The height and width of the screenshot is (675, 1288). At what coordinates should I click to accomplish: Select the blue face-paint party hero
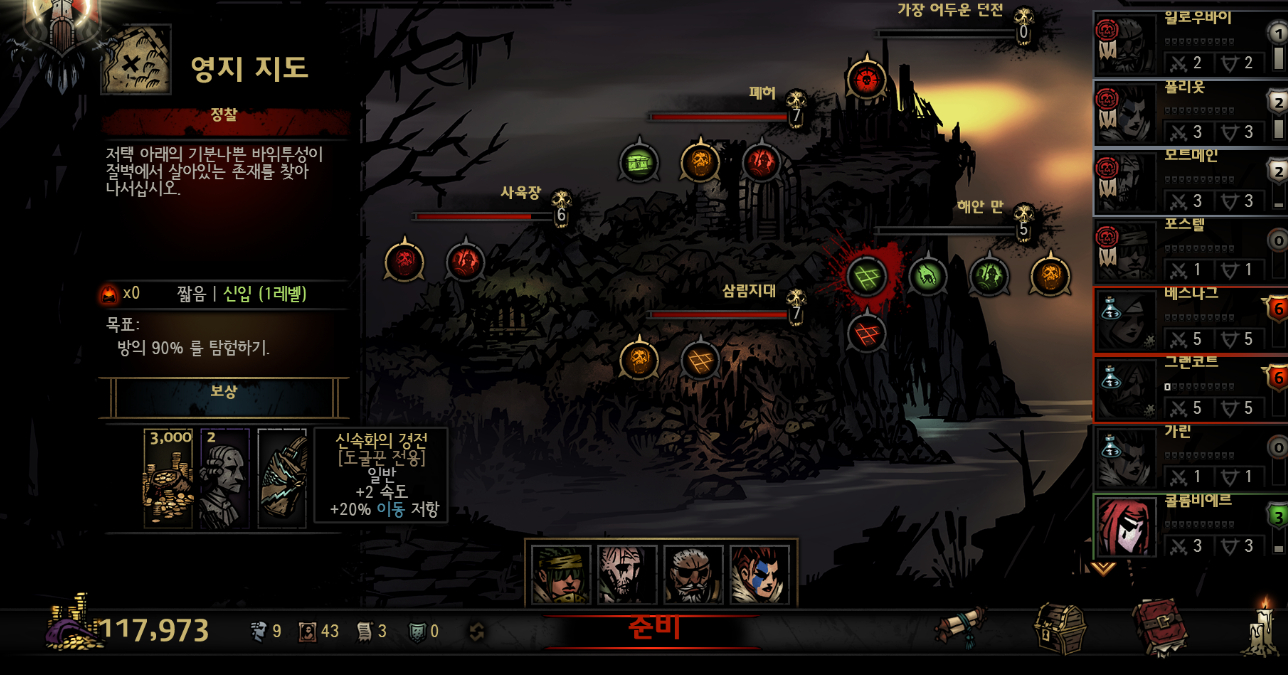[x=759, y=575]
